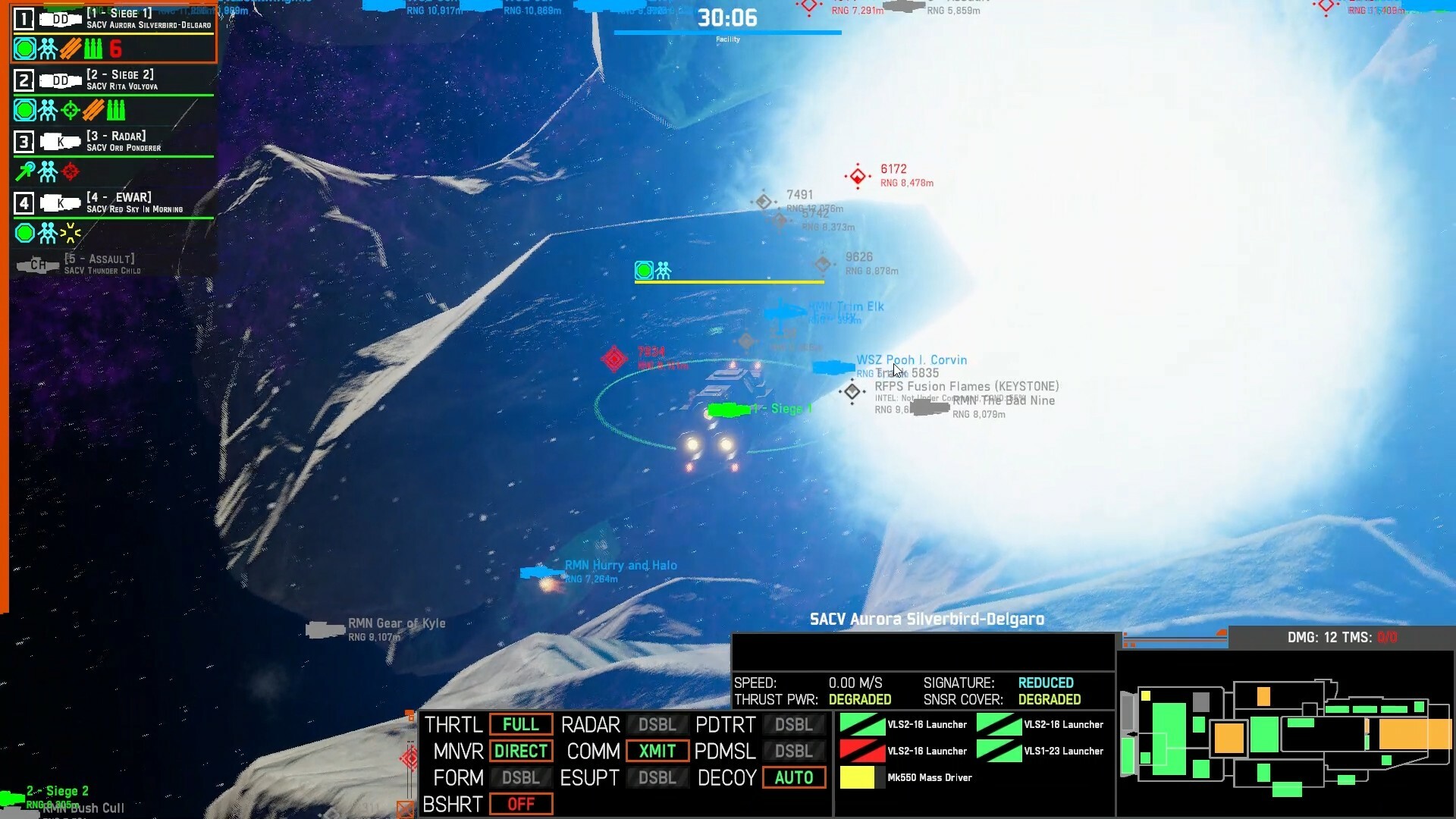This screenshot has width=1456, height=819.
Task: Select the red targeting icon in the Radar group
Action: (x=69, y=171)
